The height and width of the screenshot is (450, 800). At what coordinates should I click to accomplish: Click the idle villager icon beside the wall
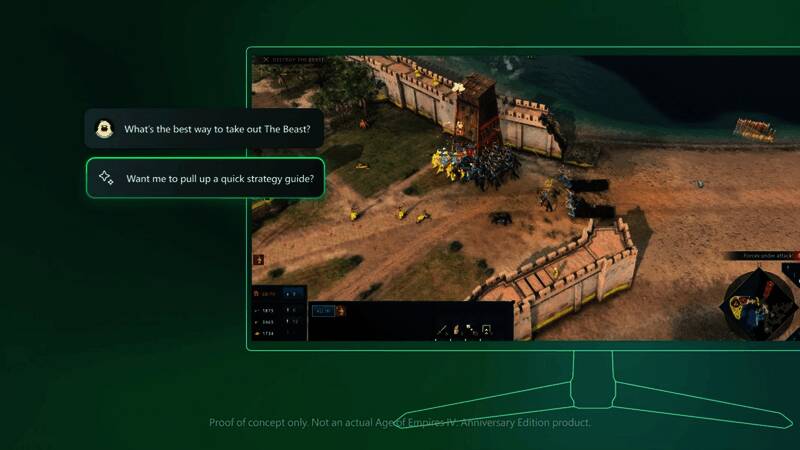click(259, 260)
